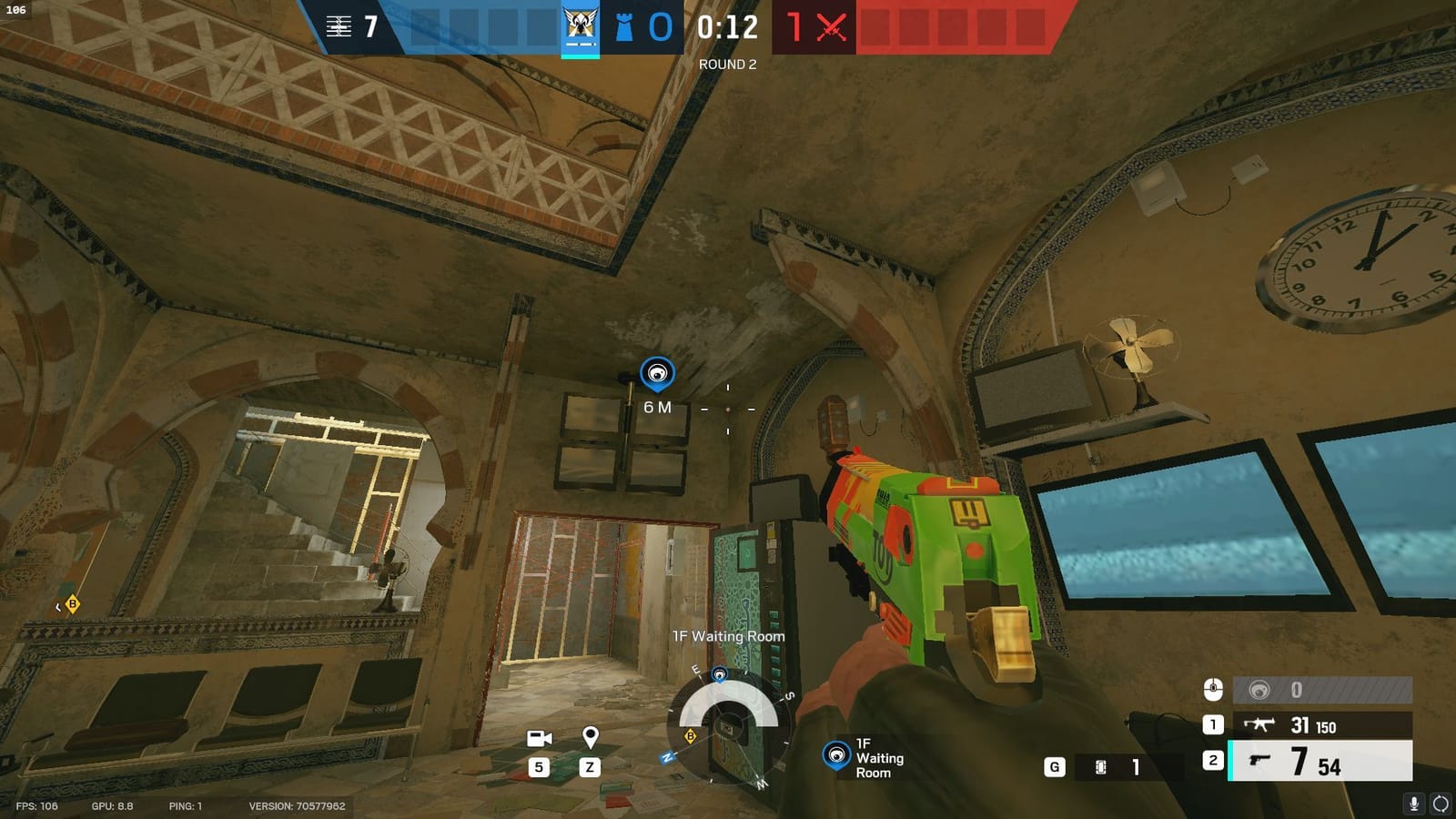
Task: Click the drone counter camera icon near mouse symbol
Action: click(1259, 691)
